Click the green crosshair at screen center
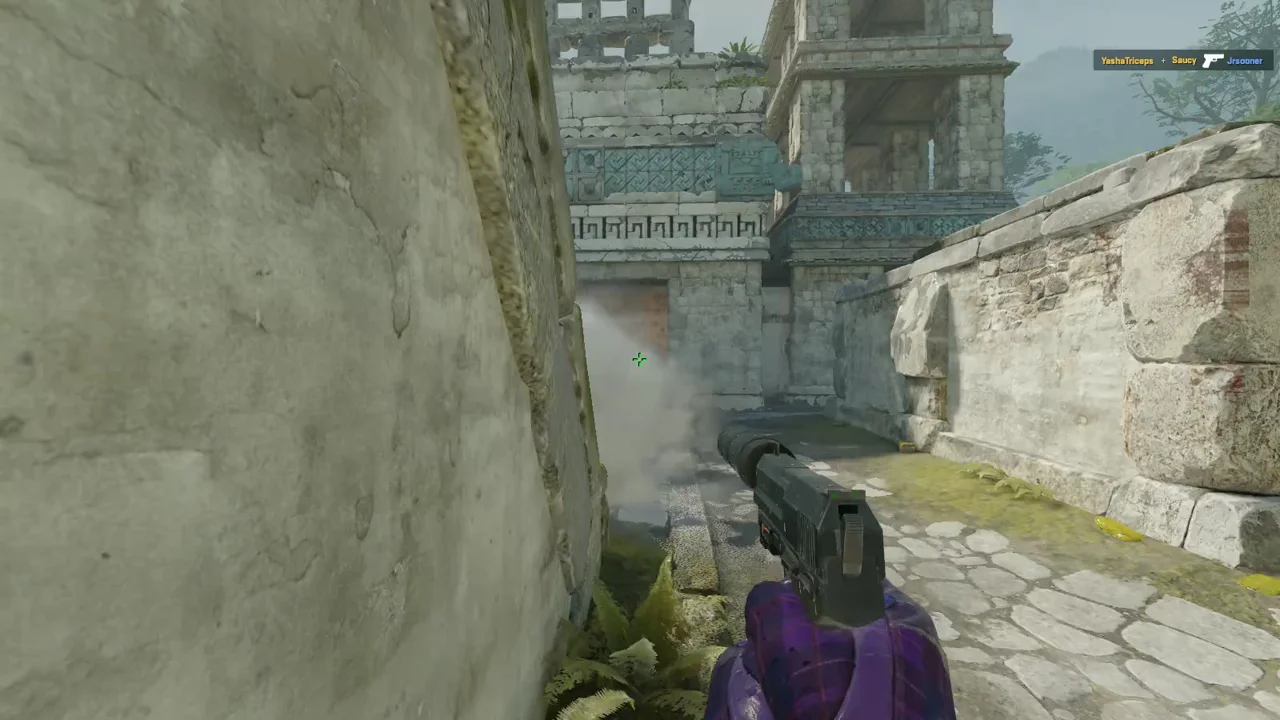The width and height of the screenshot is (1280, 720). pos(639,360)
